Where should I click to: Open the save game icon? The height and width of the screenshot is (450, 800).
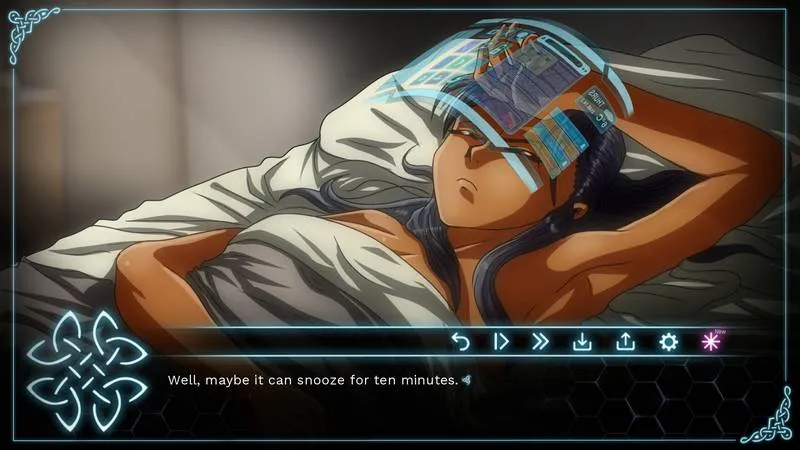coord(582,342)
